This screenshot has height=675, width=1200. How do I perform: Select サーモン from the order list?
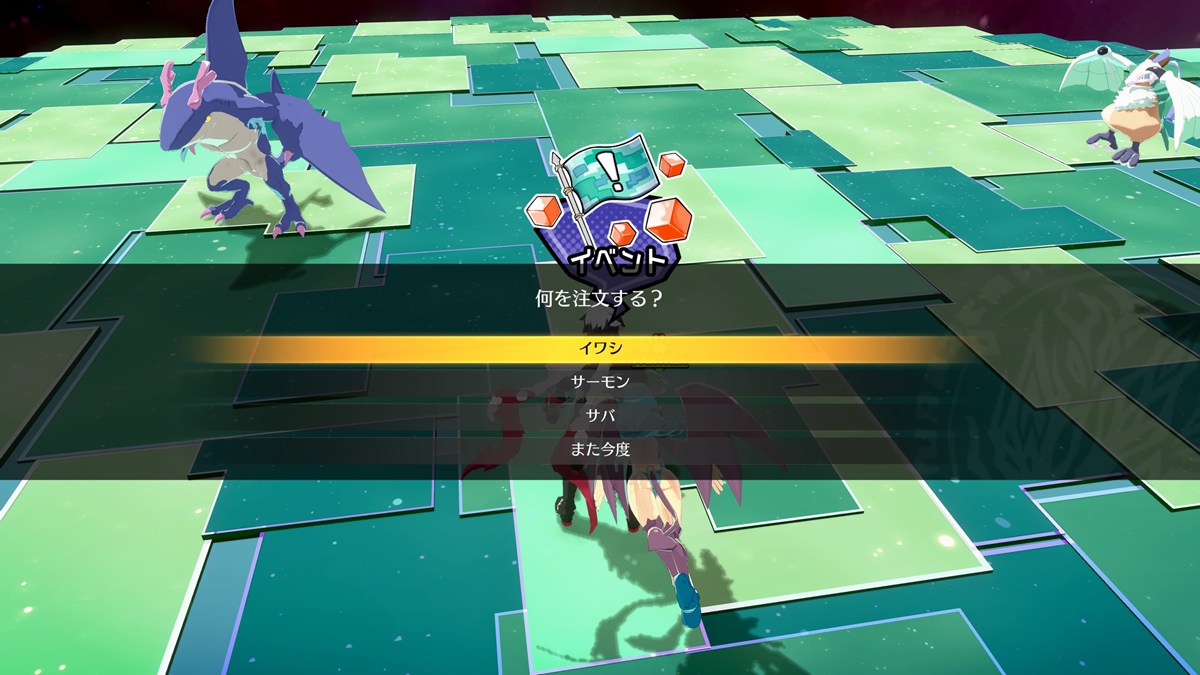coord(600,383)
